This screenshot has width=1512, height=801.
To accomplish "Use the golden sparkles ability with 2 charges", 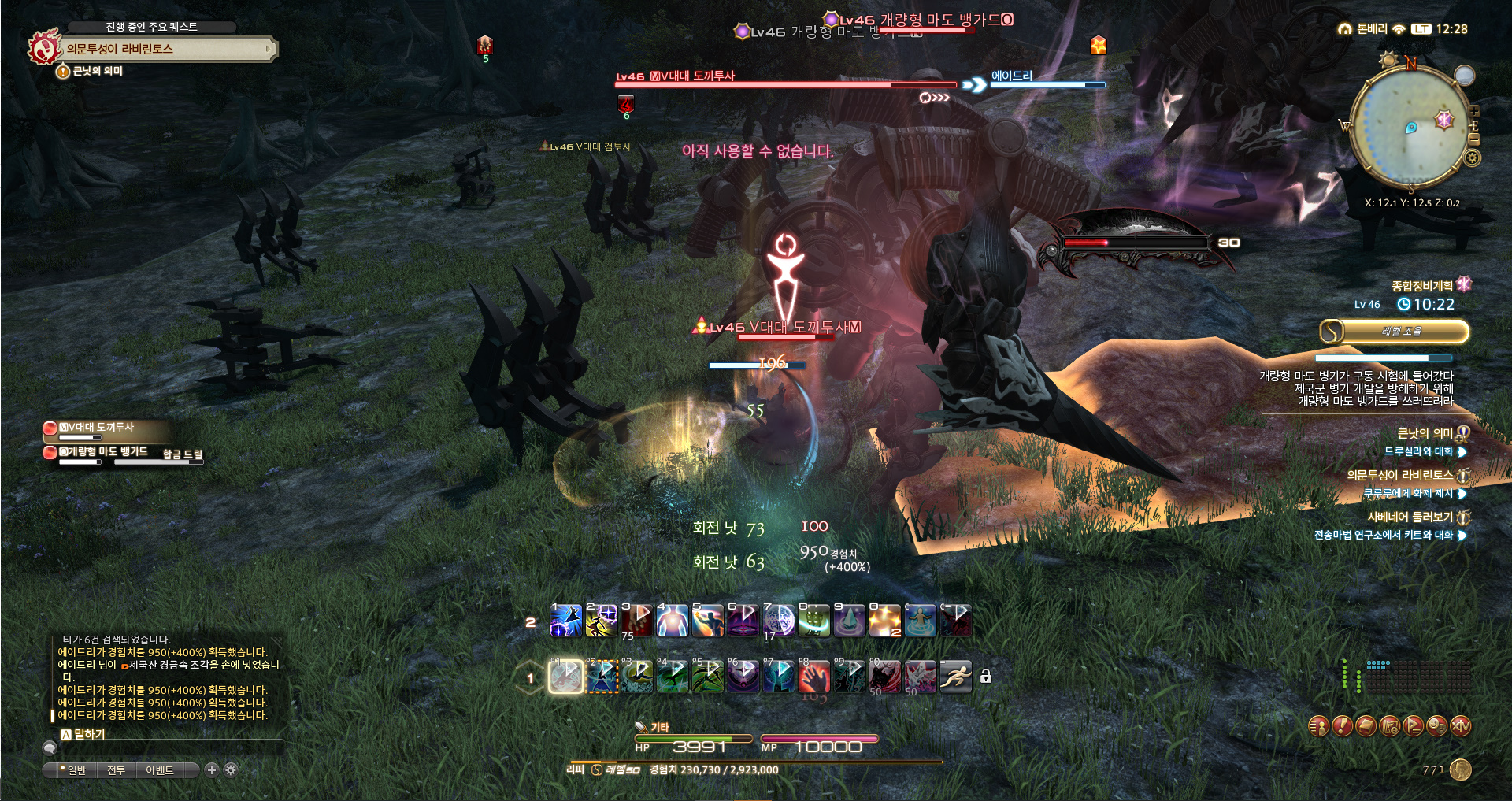I will pyautogui.click(x=884, y=621).
